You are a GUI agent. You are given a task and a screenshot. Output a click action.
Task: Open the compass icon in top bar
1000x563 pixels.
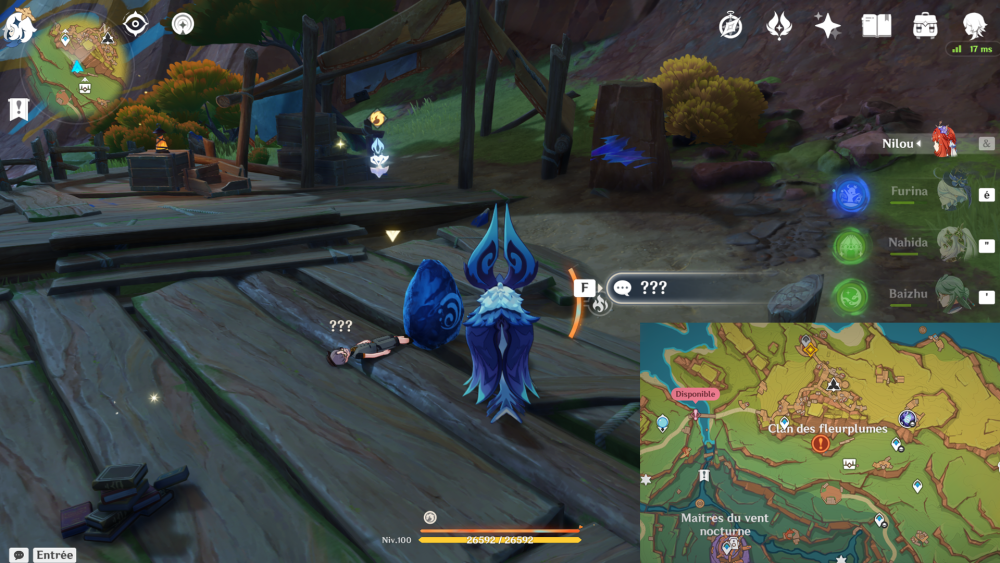731,26
